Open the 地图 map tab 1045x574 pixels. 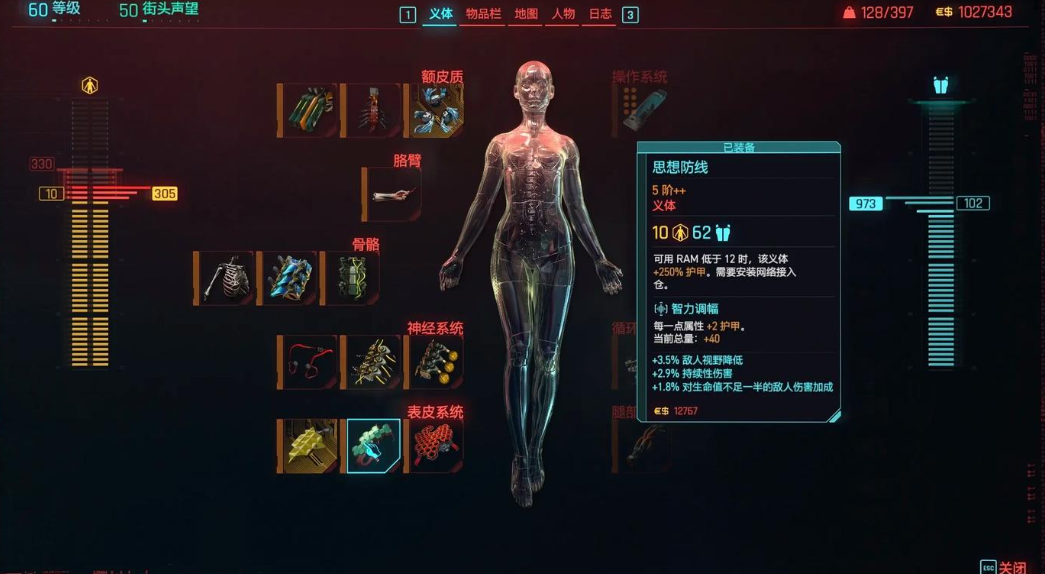[x=526, y=14]
